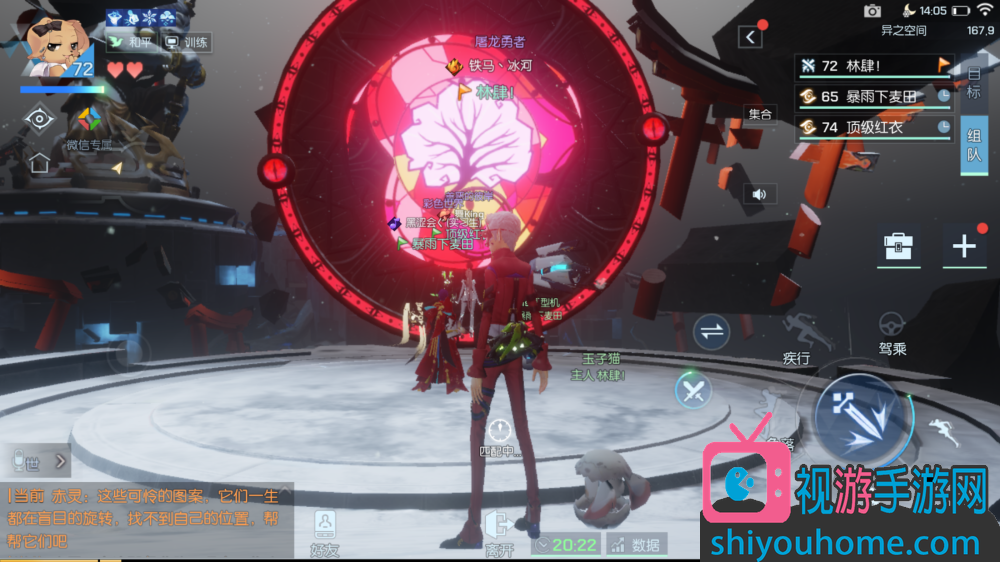Viewport: 1000px width, 562px height.
Task: Collapse the team panel with the arrow
Action: (x=750, y=37)
